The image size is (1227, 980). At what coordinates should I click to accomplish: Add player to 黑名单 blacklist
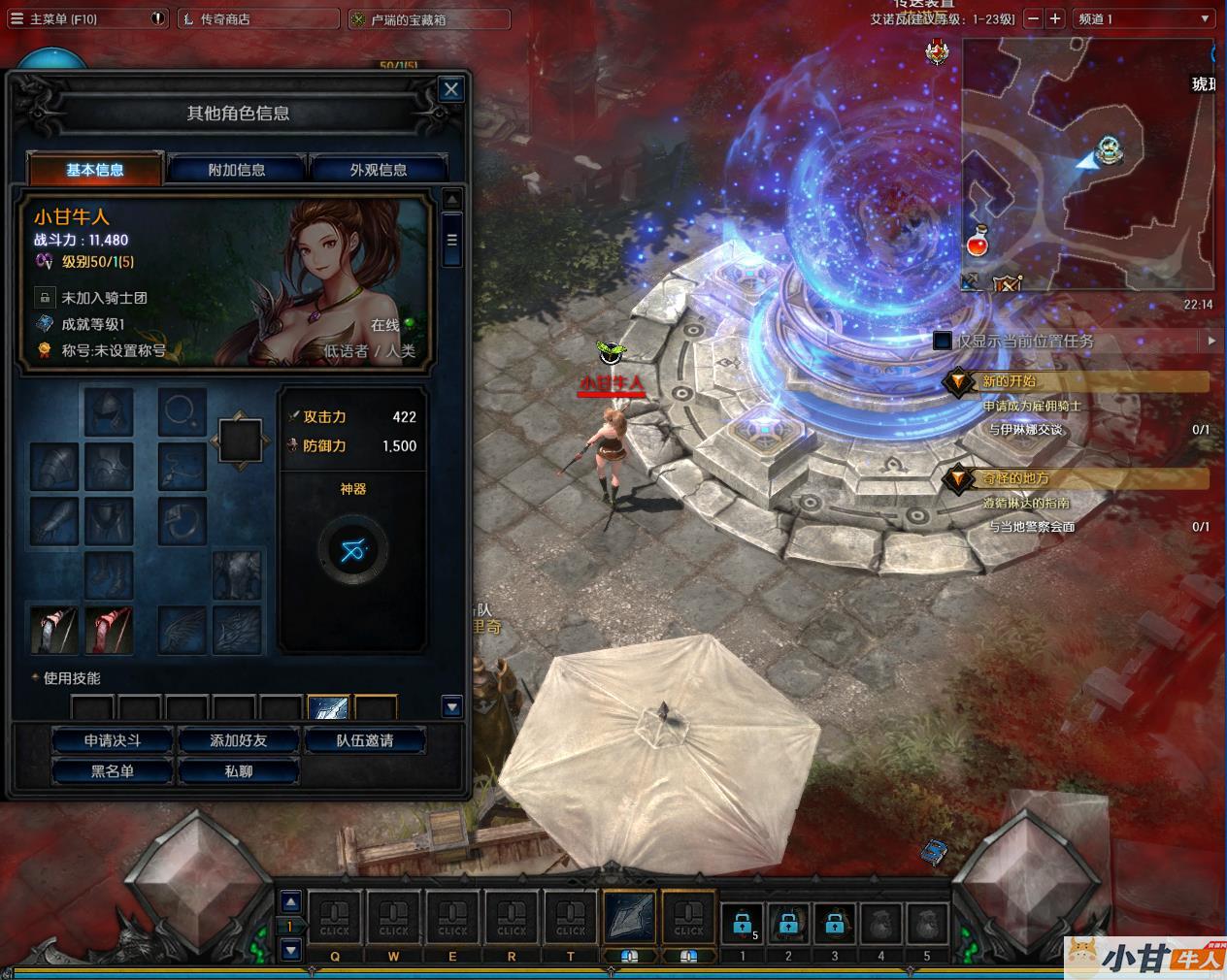pyautogui.click(x=113, y=771)
